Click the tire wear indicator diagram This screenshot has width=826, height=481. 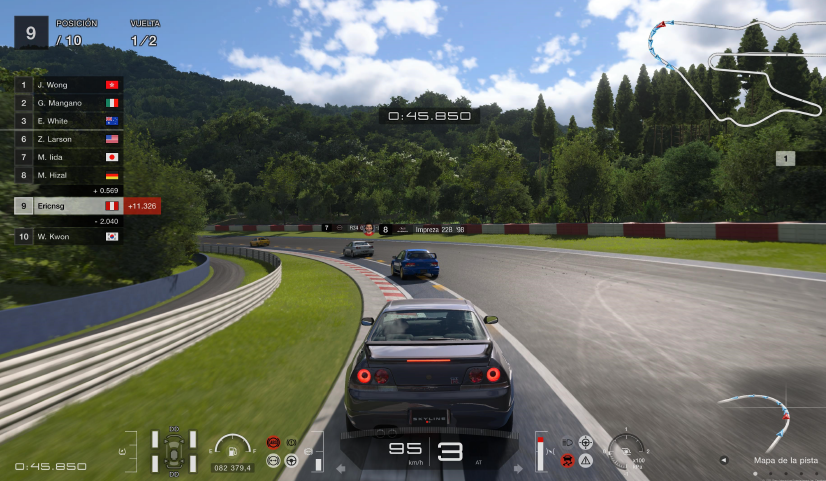tap(172, 451)
